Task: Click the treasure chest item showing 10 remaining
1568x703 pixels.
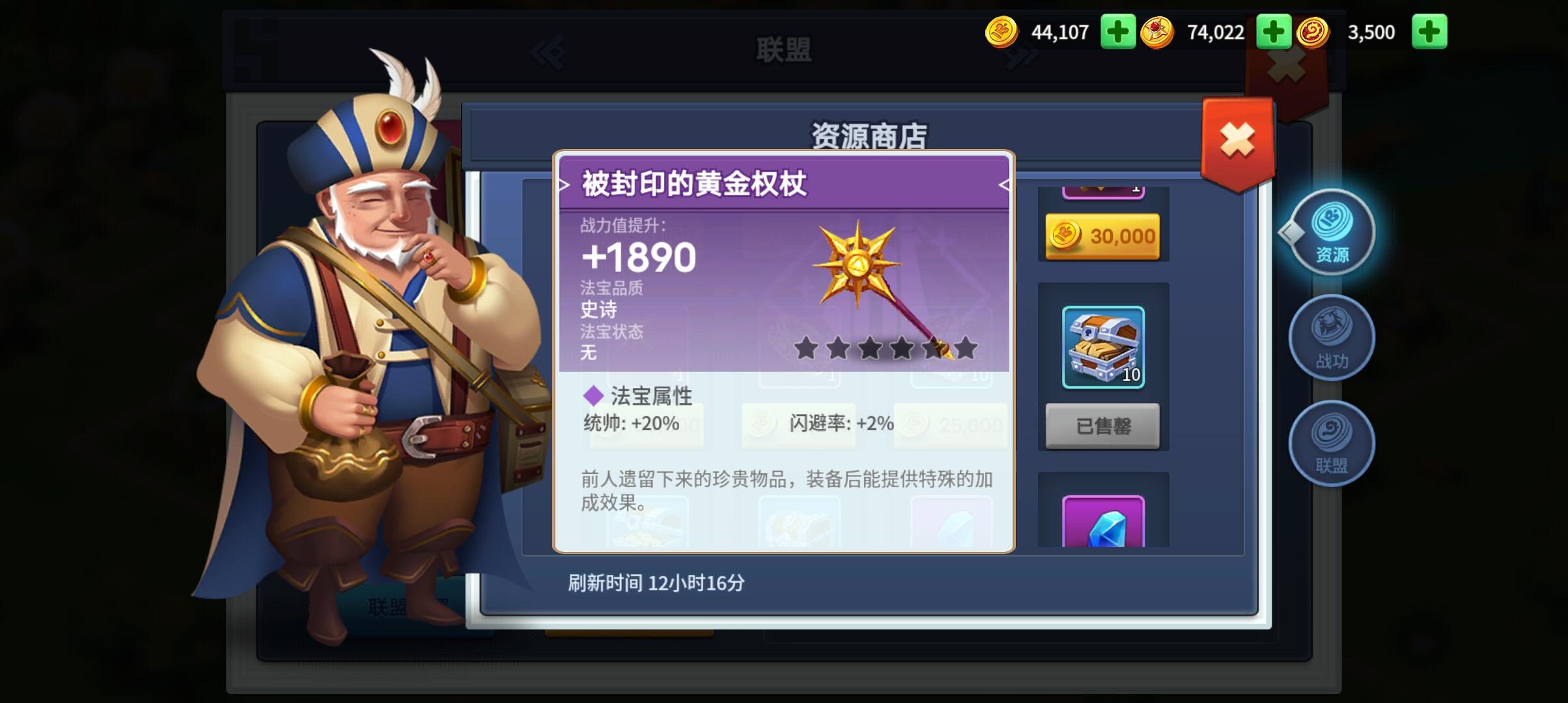Action: point(1104,345)
